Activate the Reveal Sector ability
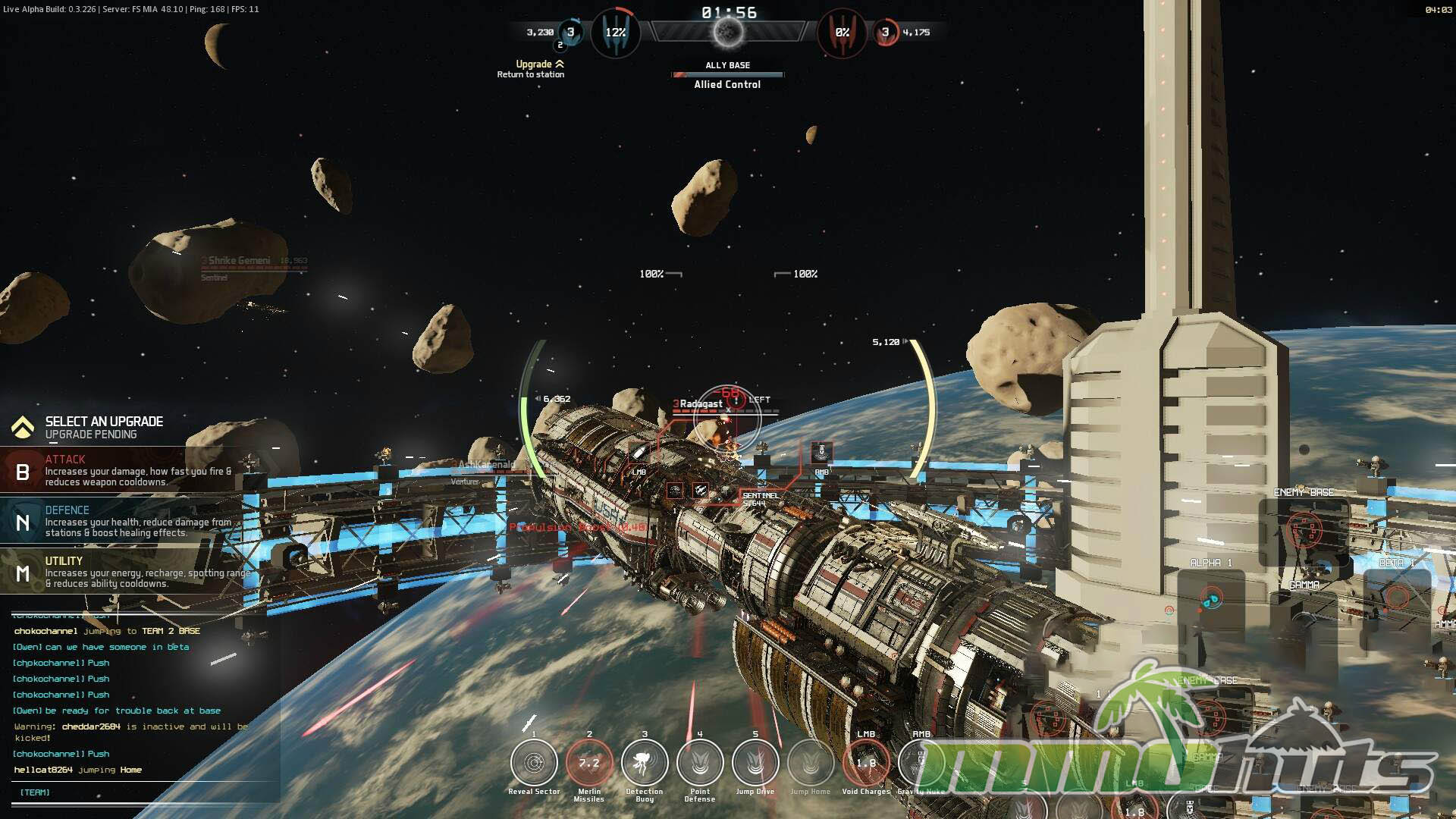Image resolution: width=1456 pixels, height=819 pixels. click(x=534, y=763)
